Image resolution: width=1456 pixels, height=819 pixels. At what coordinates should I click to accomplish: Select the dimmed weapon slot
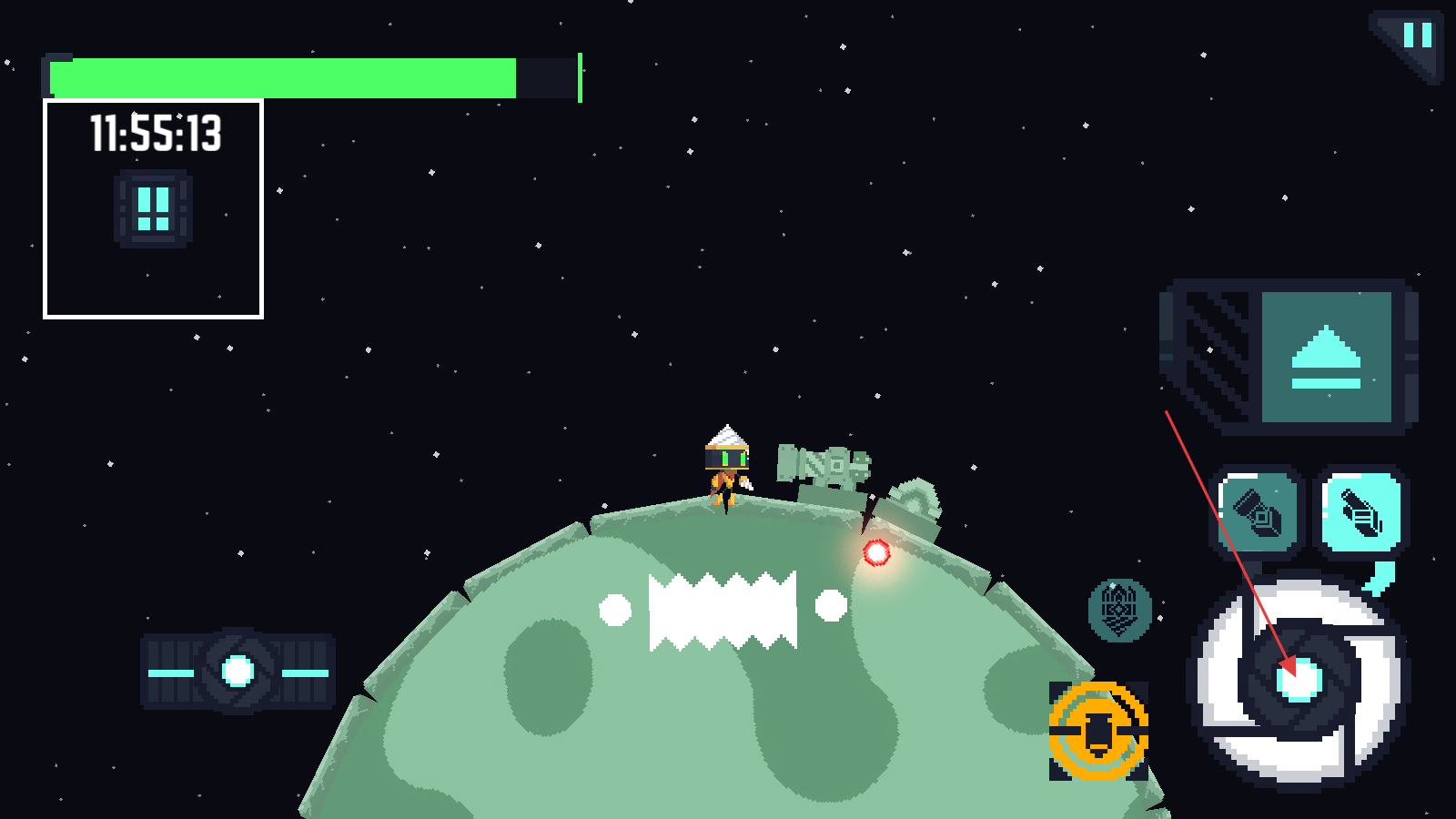coord(1259,511)
